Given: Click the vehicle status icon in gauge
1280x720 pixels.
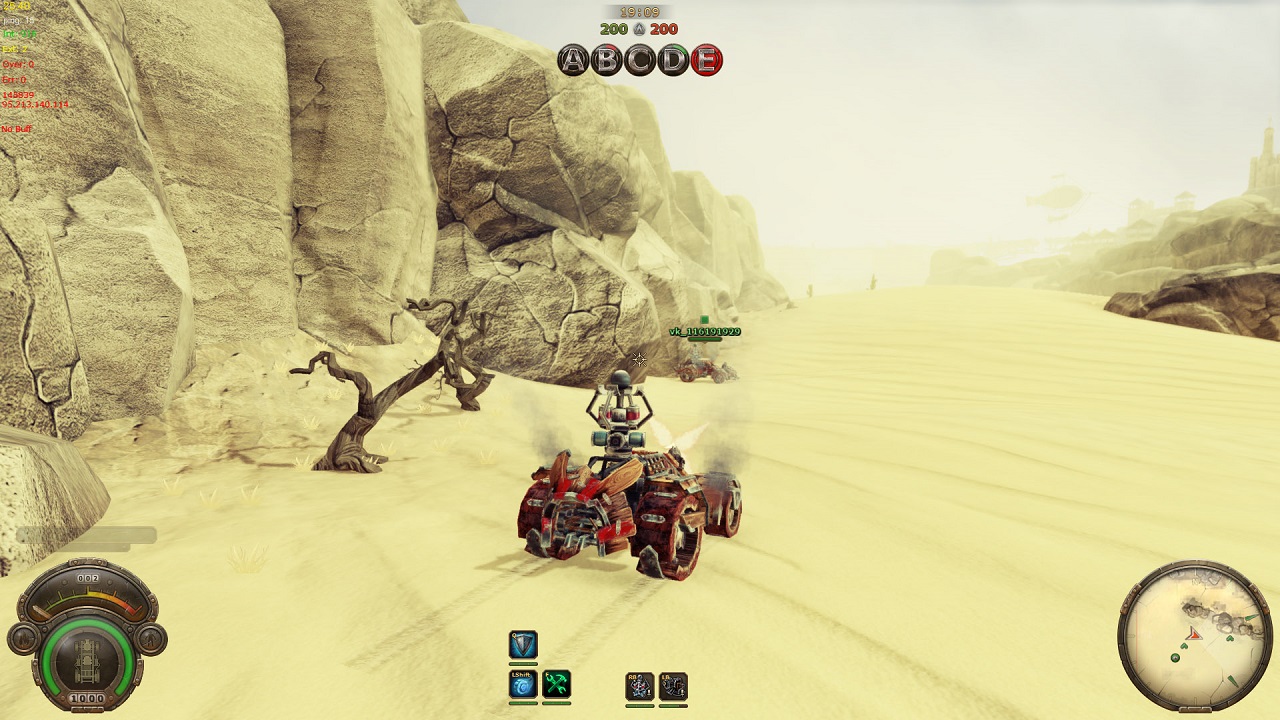Looking at the screenshot, I should (87, 660).
